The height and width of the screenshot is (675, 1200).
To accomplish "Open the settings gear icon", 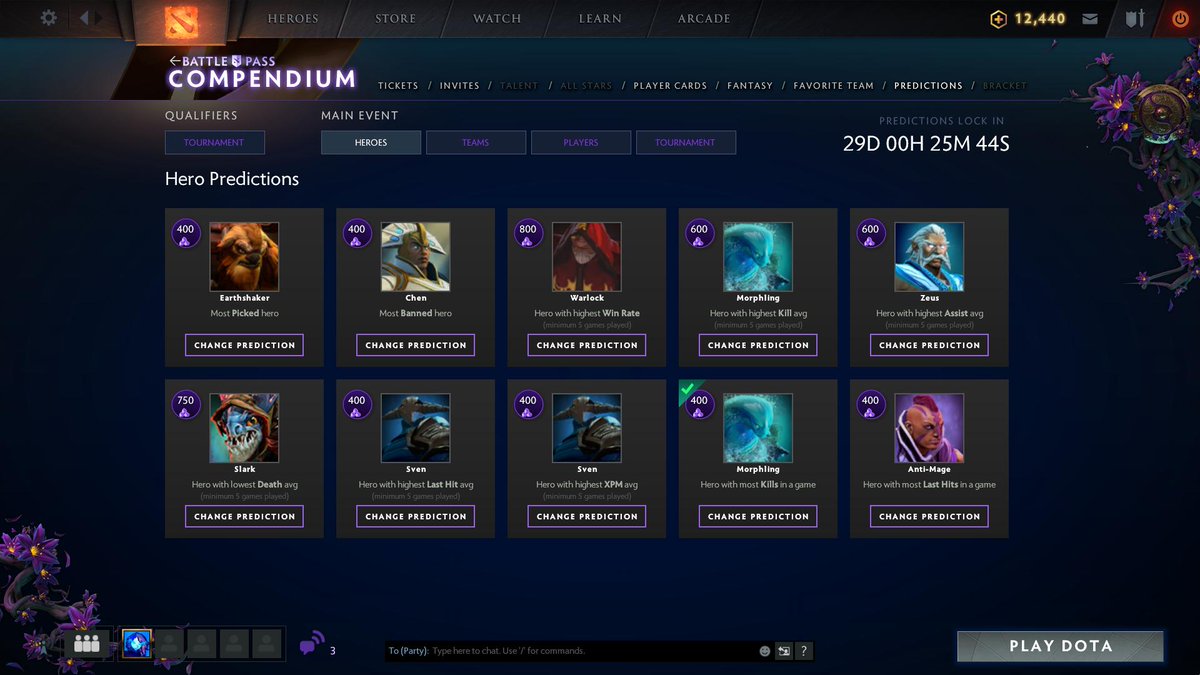I will (x=48, y=18).
